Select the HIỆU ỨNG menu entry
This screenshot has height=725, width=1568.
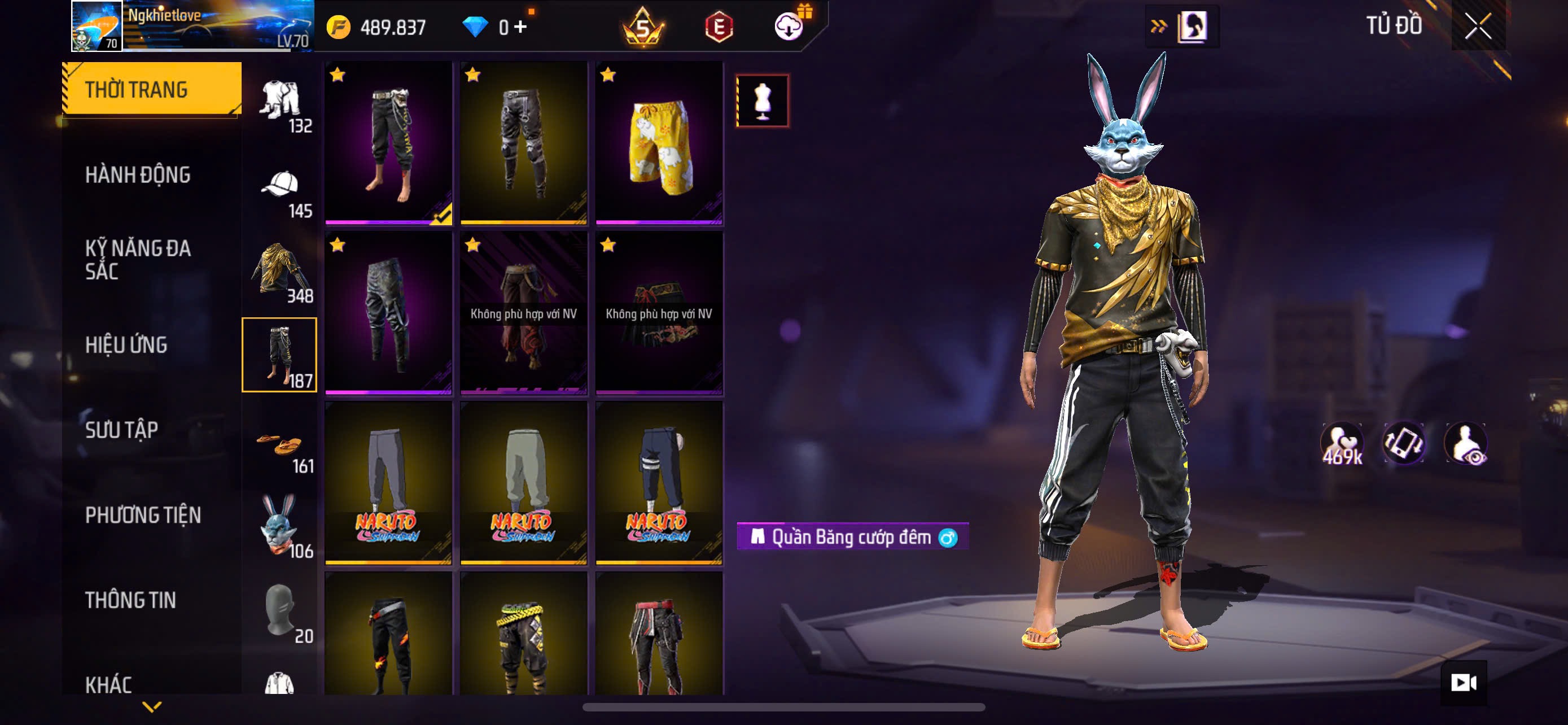tap(126, 344)
